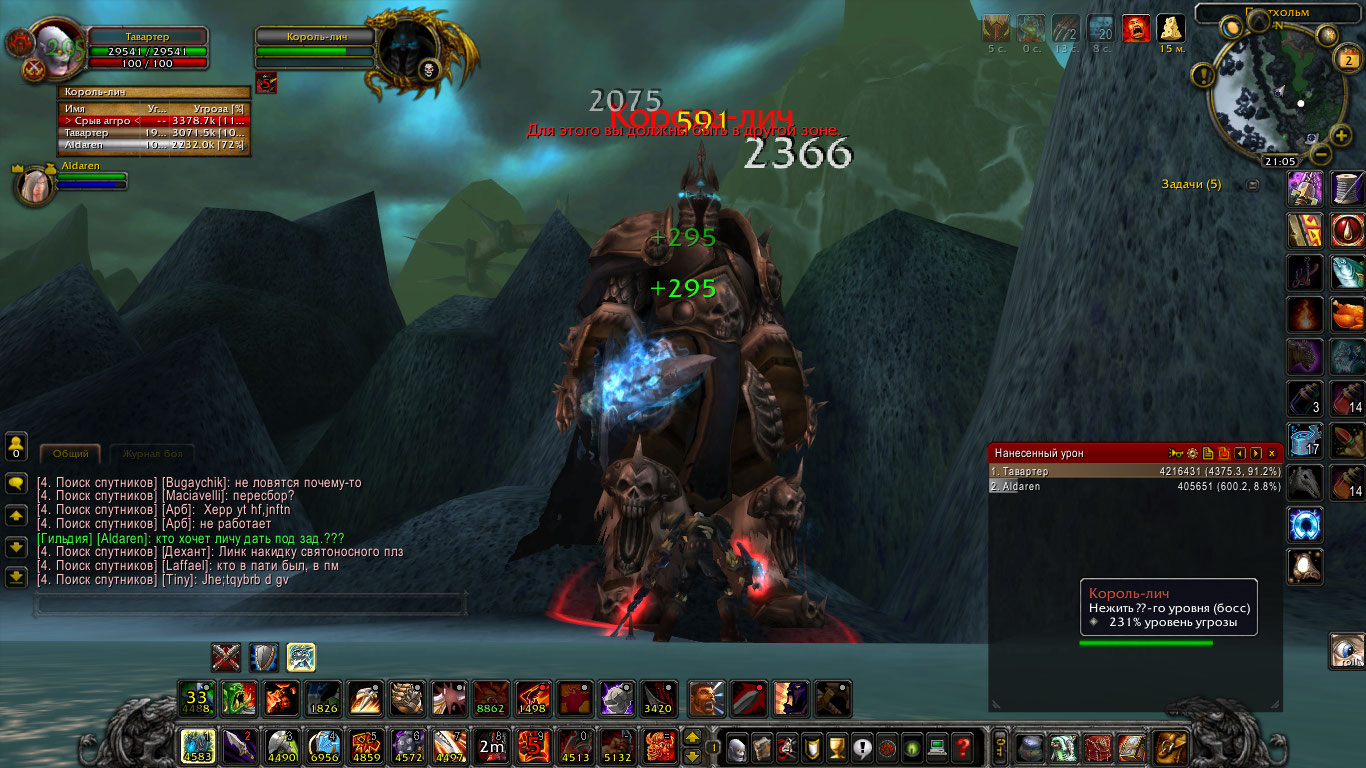1366x768 pixels.
Task: Zoom out the minimap with the minus button
Action: click(1320, 155)
